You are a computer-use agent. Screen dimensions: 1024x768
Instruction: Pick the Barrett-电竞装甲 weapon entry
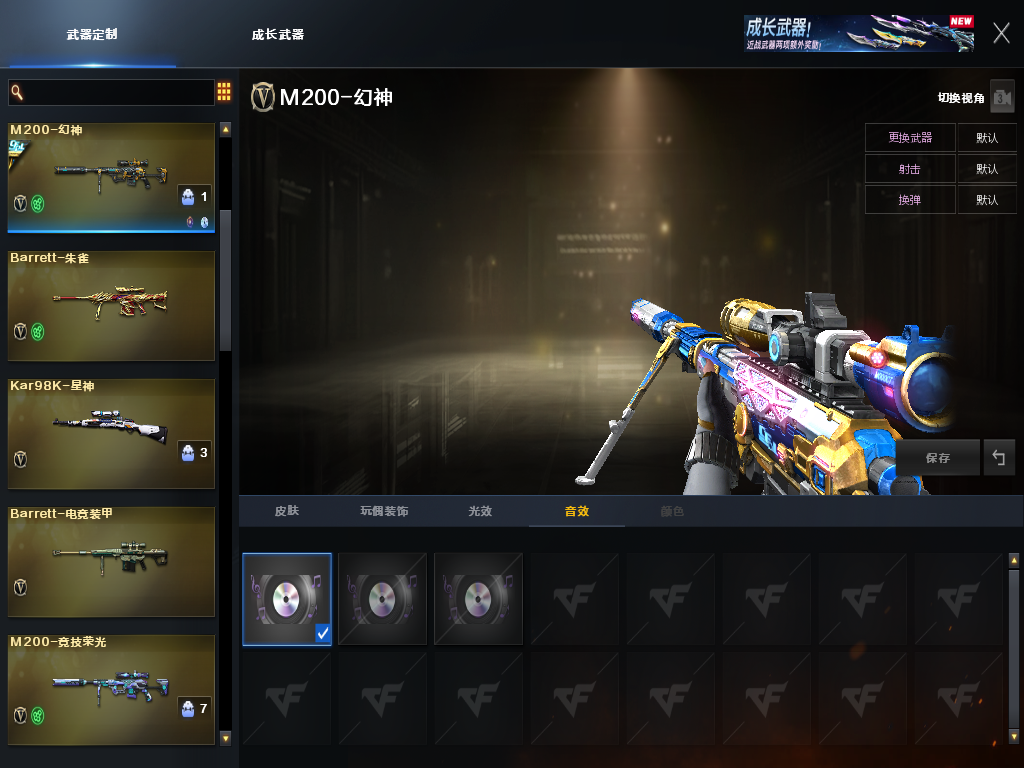coord(111,561)
